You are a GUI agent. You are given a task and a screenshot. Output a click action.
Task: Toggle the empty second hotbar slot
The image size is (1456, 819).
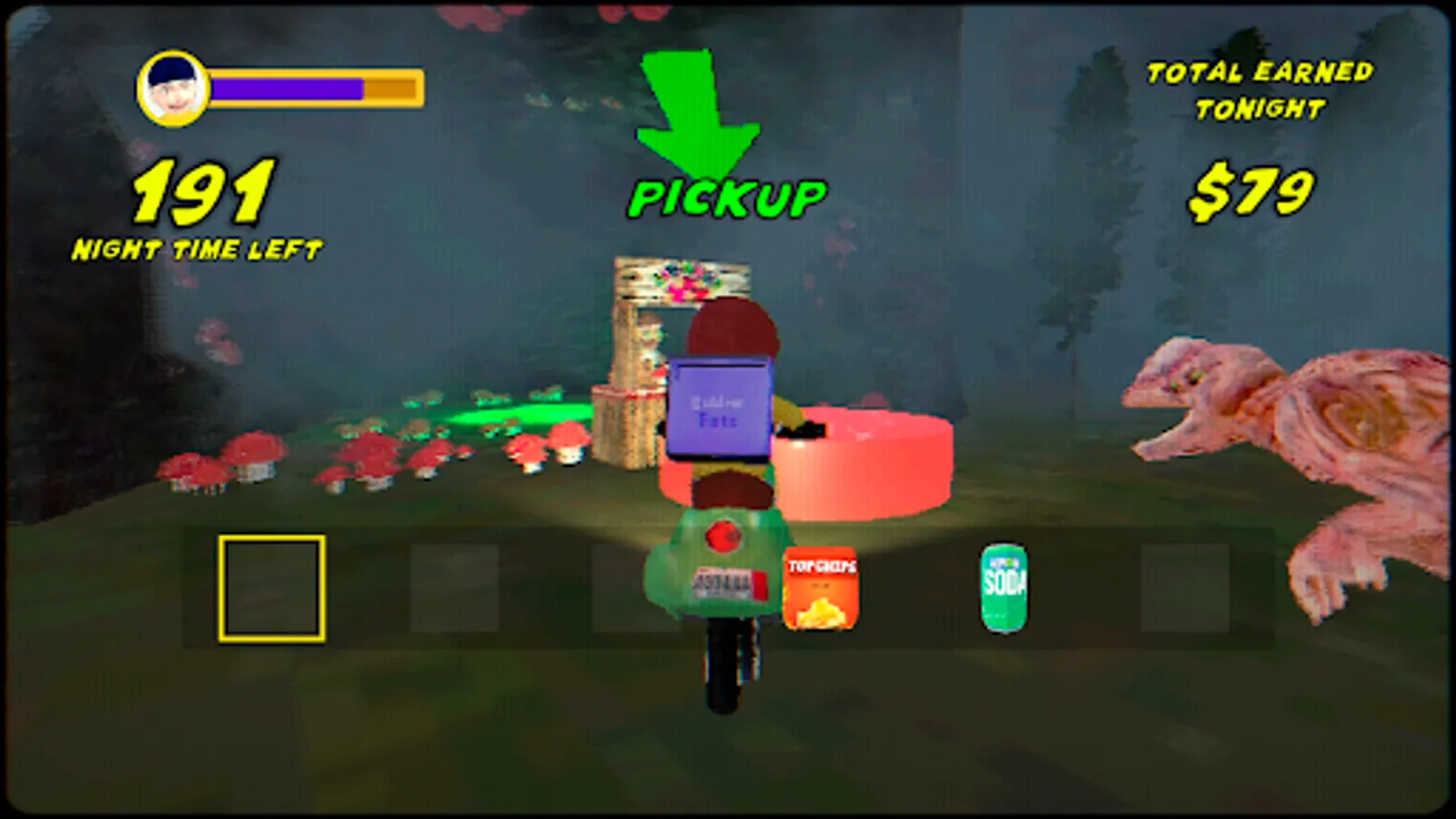[455, 589]
